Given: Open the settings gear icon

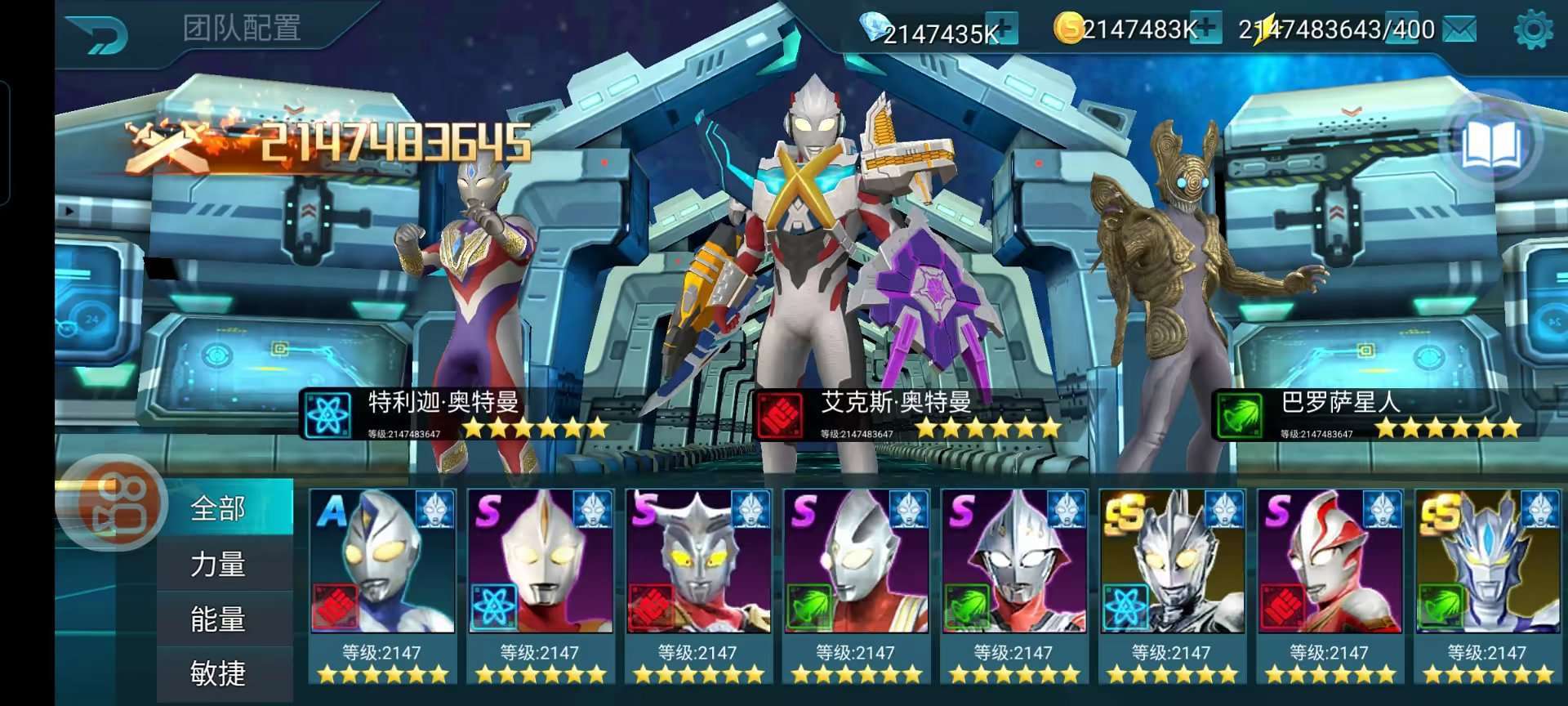Looking at the screenshot, I should pyautogui.click(x=1532, y=30).
